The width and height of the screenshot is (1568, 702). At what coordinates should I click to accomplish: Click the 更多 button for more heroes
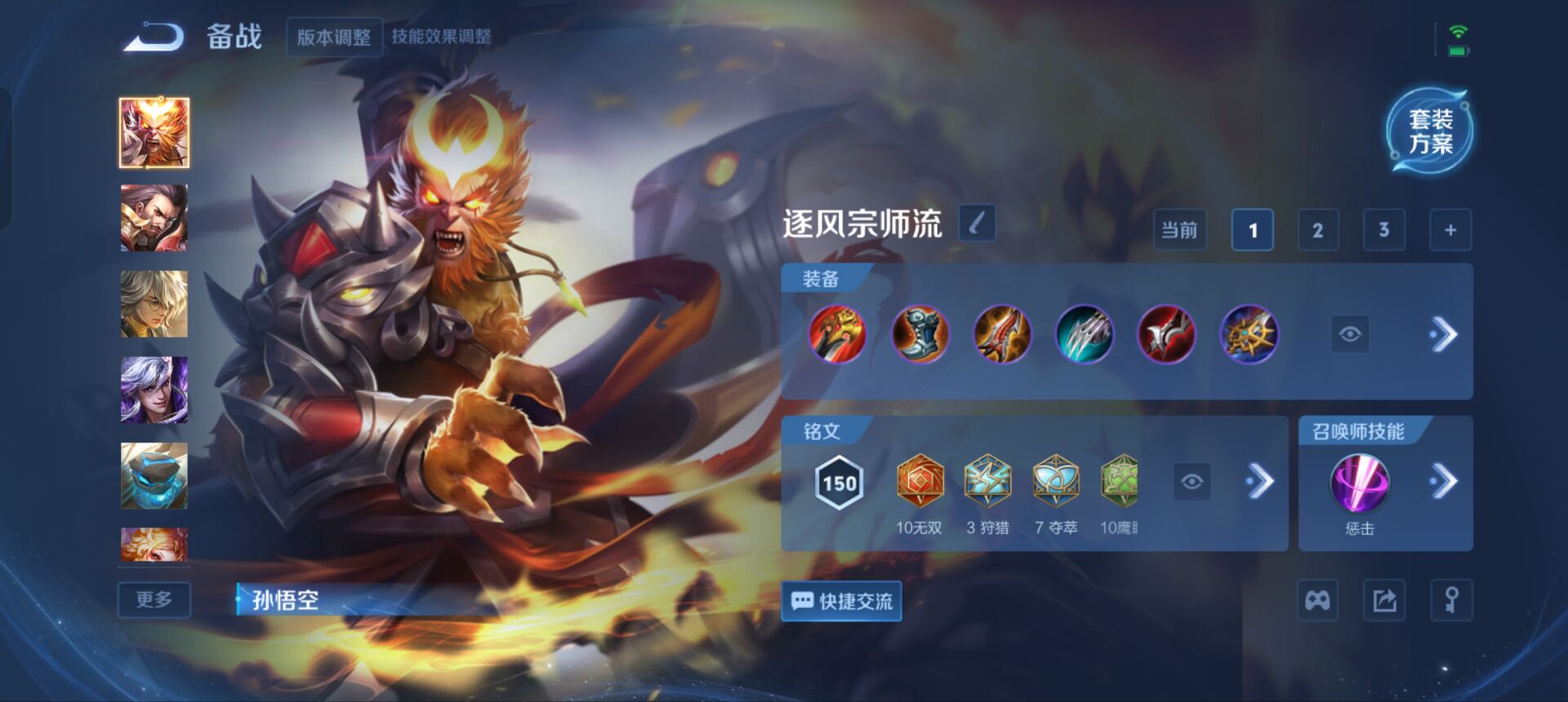click(x=154, y=600)
